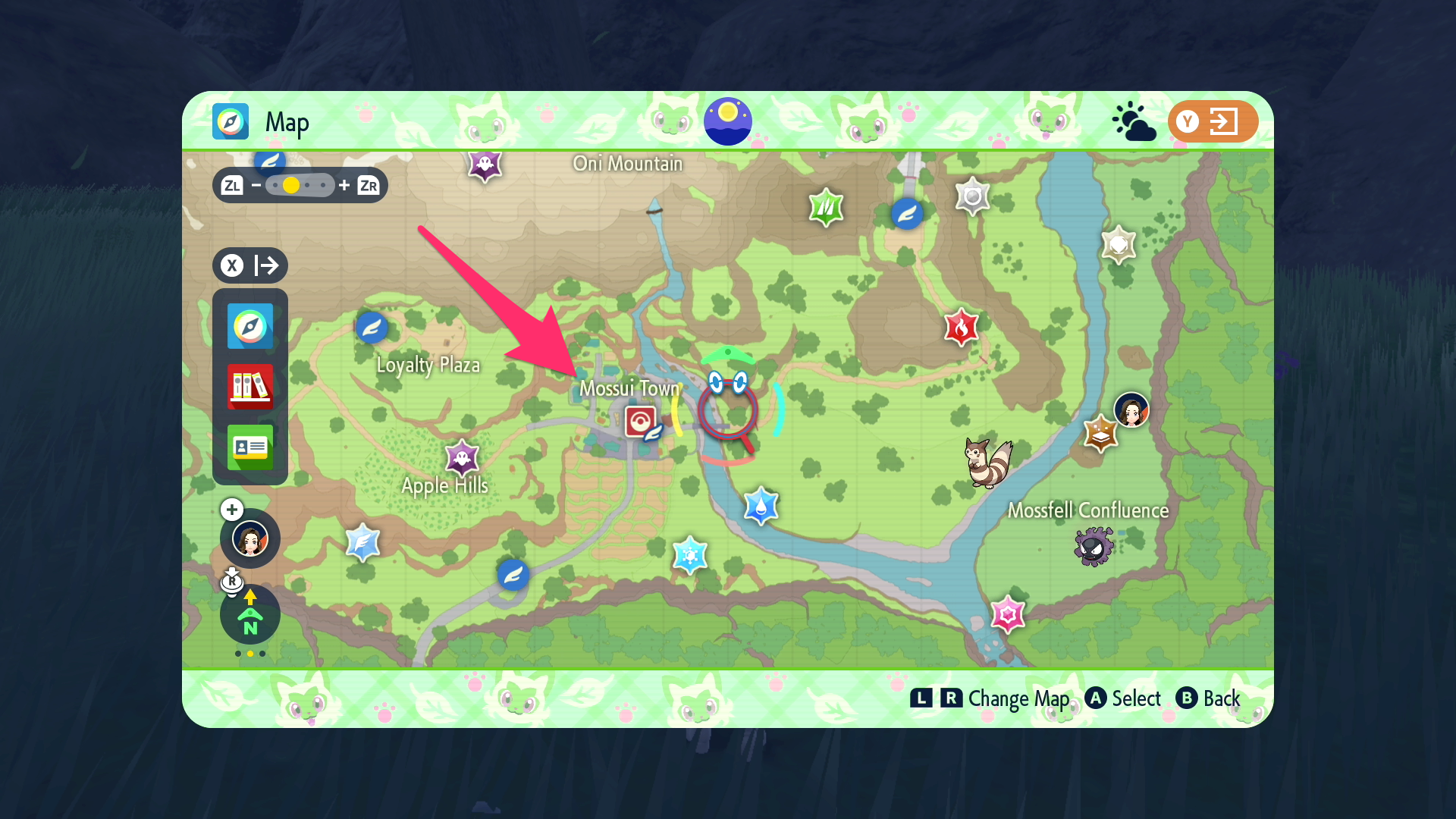Select the middle page dot below the compass
1456x819 pixels.
(x=249, y=653)
